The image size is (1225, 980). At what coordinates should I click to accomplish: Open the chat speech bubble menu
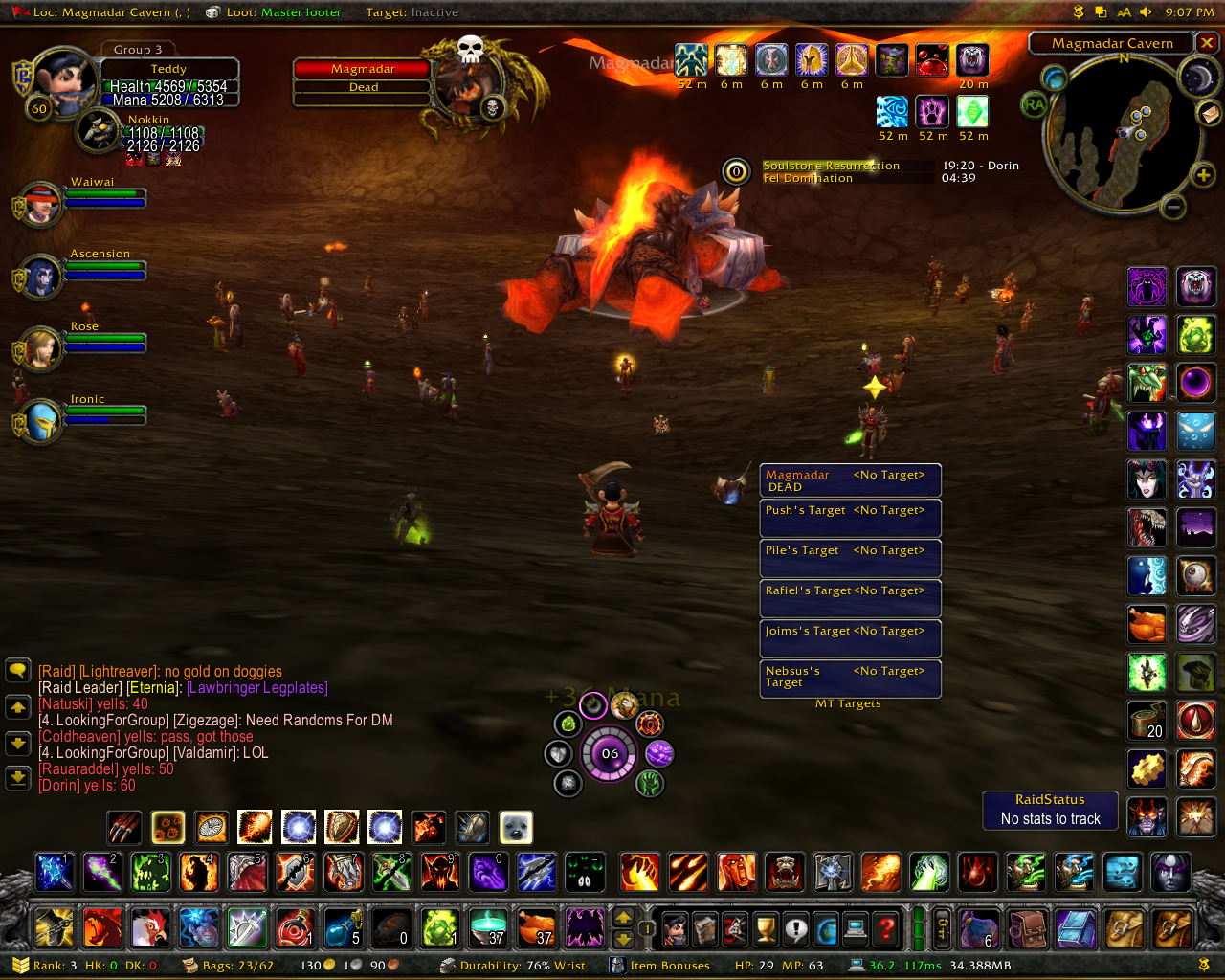pyautogui.click(x=18, y=670)
